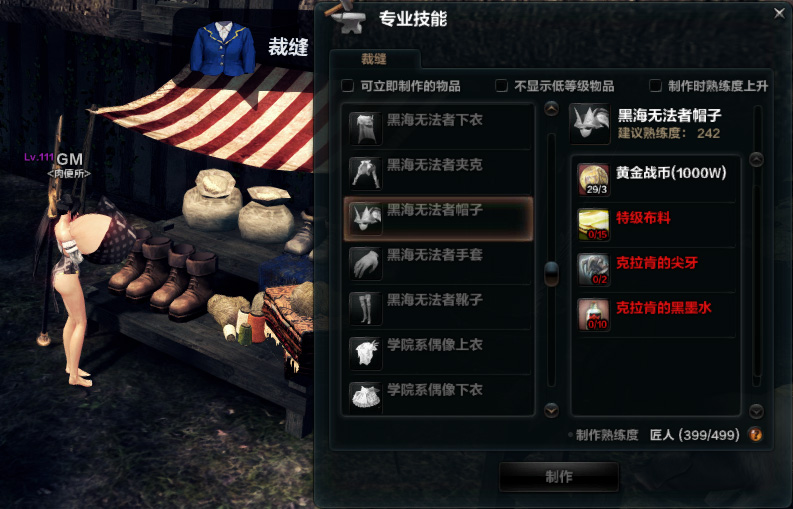
Task: Click the recipe list scroll-up arrow
Action: tap(551, 109)
